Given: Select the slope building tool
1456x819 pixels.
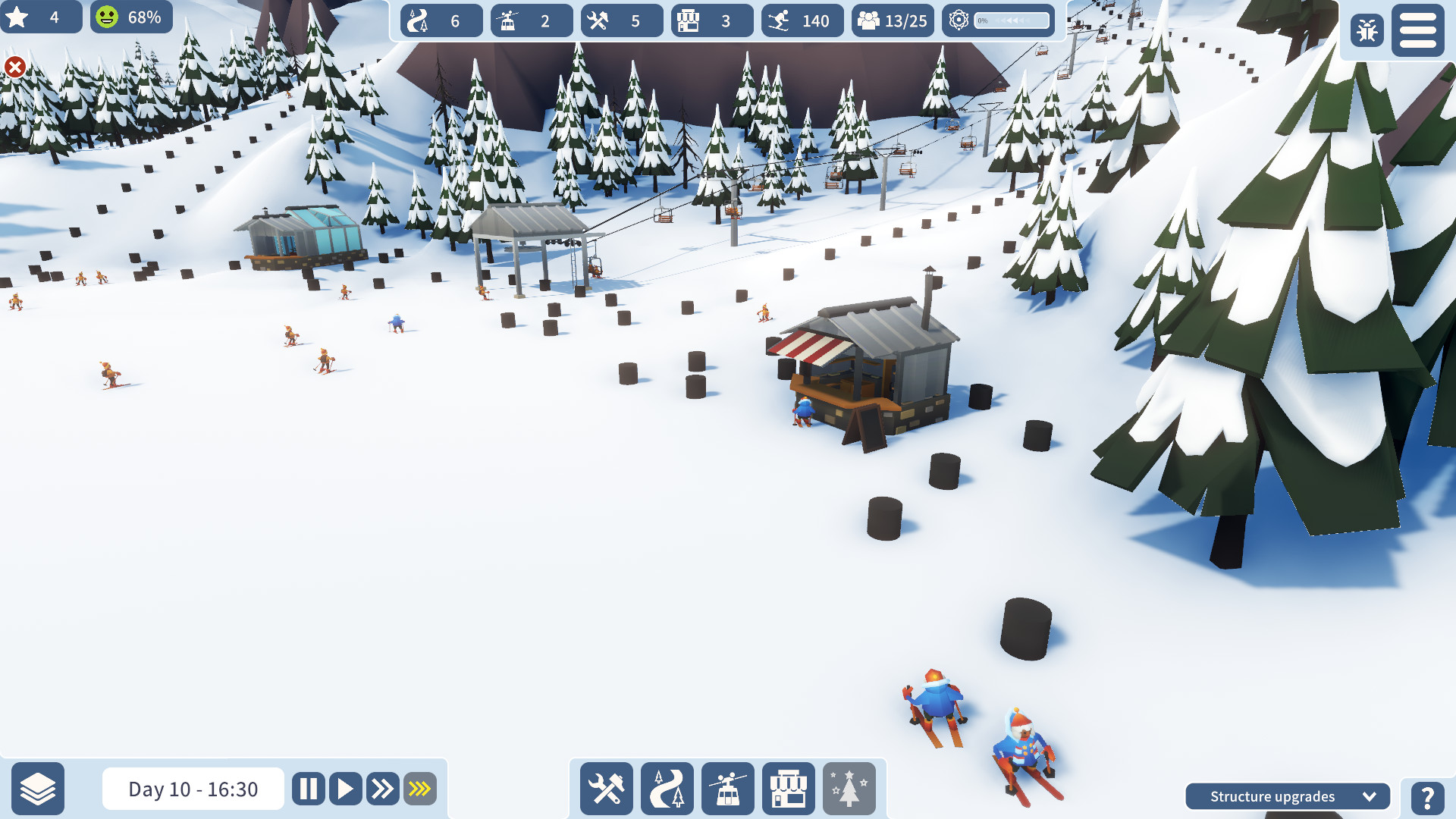Looking at the screenshot, I should 667,789.
